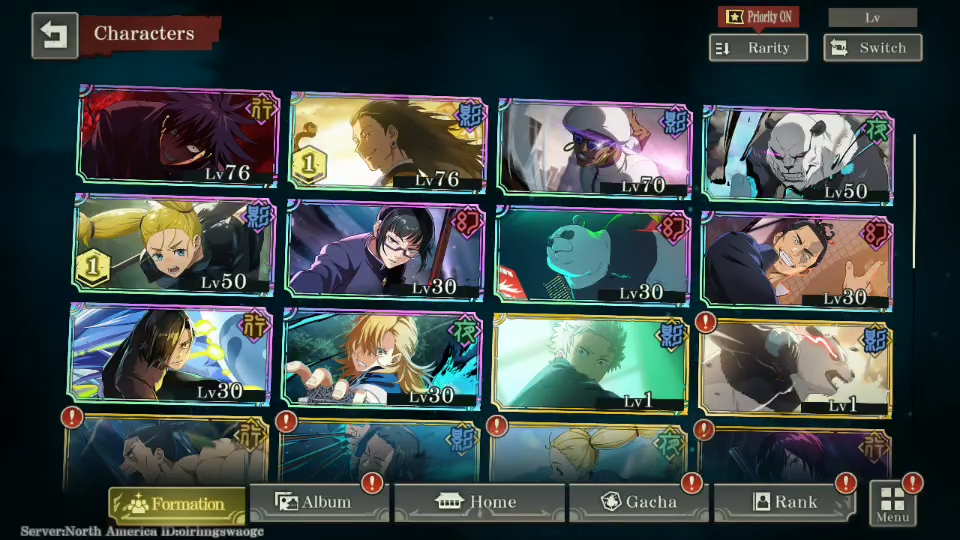This screenshot has height=540, width=960.
Task: Select the Lv30 orange-haired girl card
Action: tap(382, 358)
